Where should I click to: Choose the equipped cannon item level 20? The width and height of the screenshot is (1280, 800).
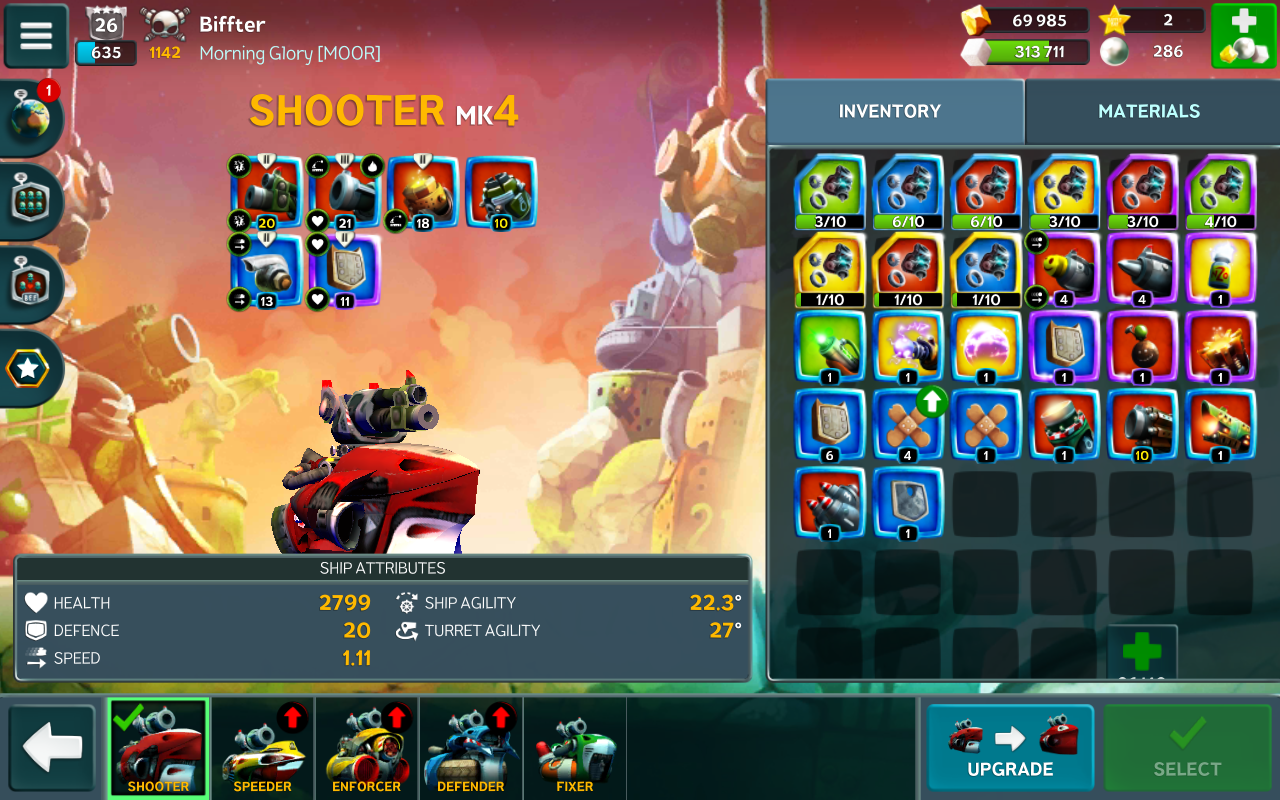[266, 191]
